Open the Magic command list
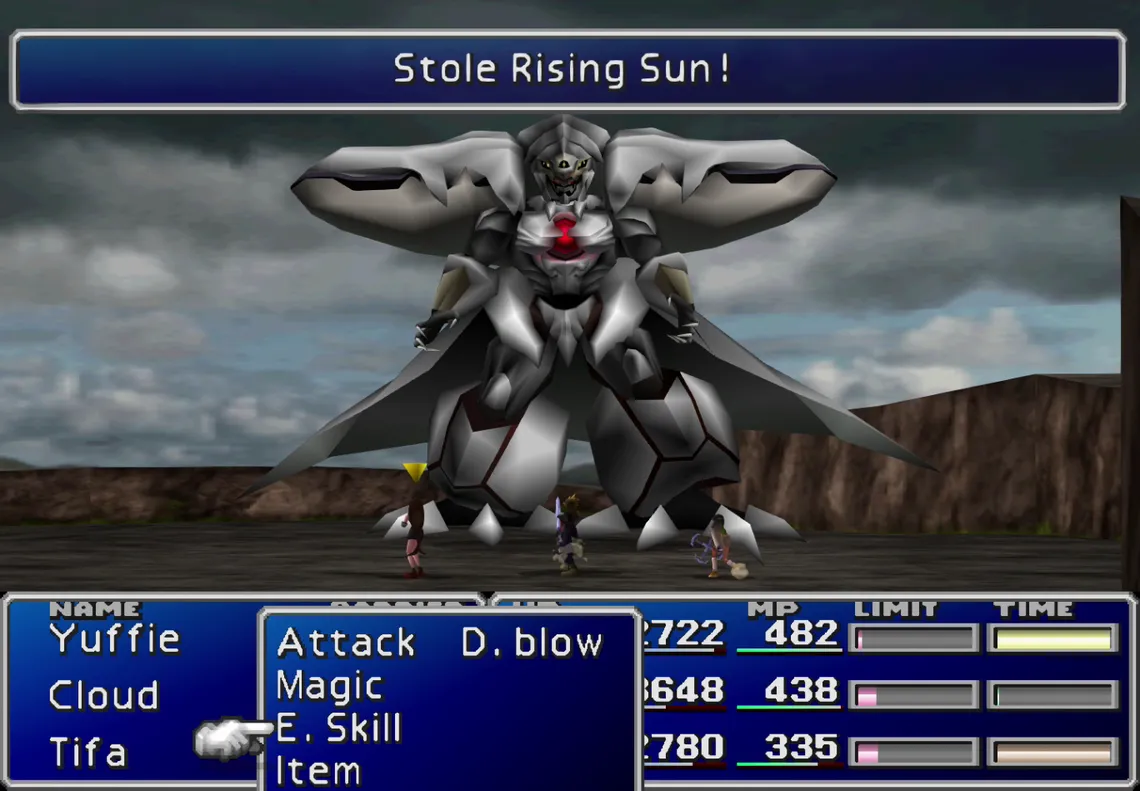Viewport: 1140px width, 791px height. tap(329, 686)
